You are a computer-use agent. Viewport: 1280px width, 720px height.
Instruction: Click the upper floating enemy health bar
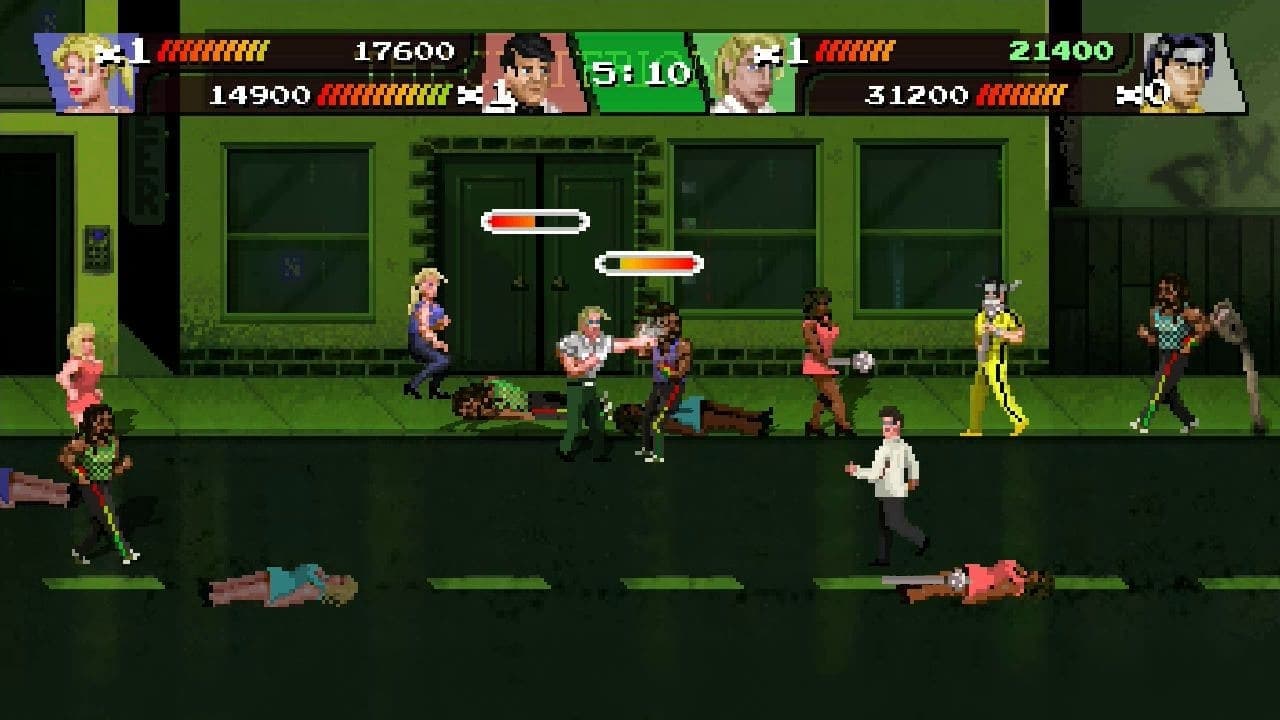(x=537, y=219)
